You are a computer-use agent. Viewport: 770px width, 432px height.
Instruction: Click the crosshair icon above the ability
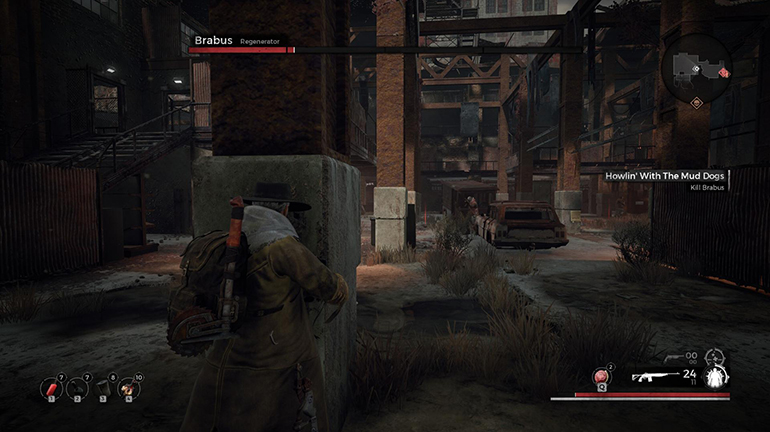pos(713,356)
